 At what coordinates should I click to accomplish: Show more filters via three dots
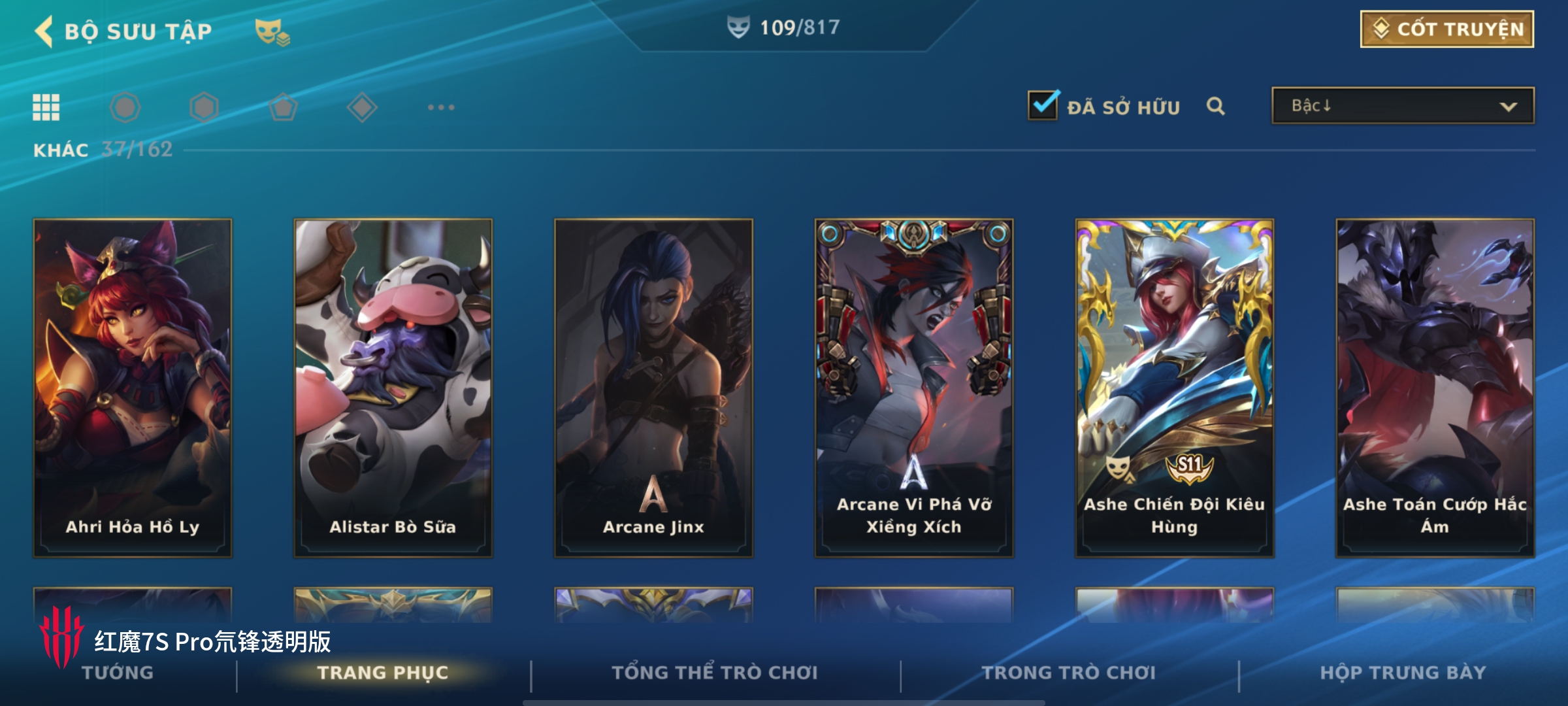coord(441,107)
